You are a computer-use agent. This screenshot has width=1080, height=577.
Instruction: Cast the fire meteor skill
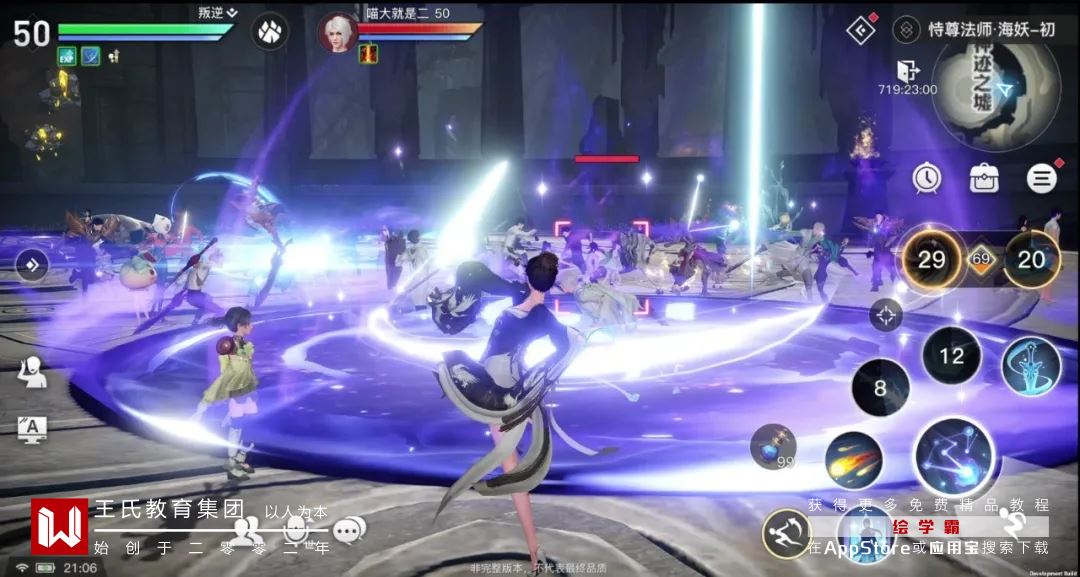click(853, 461)
